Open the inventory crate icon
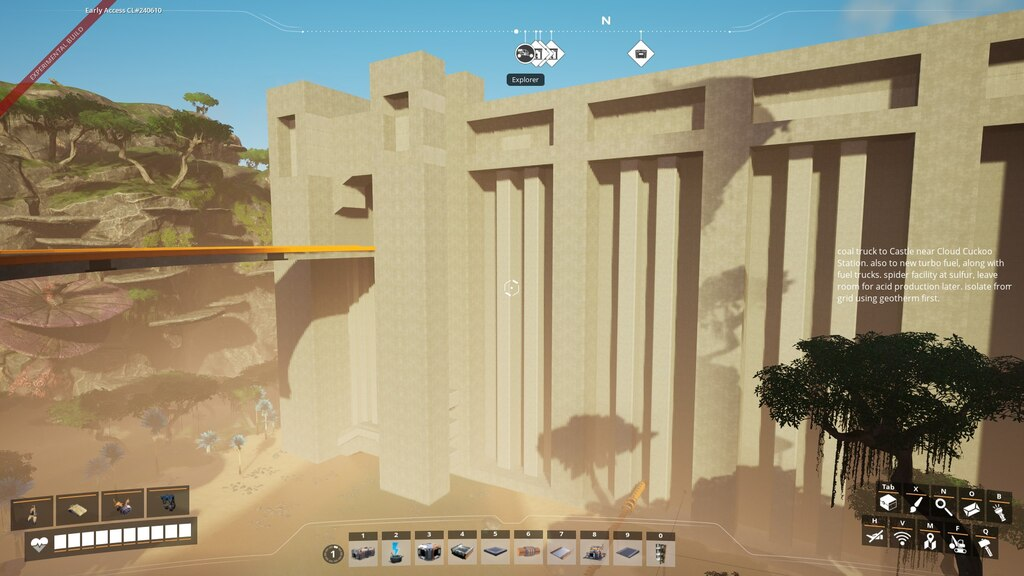 pos(888,505)
